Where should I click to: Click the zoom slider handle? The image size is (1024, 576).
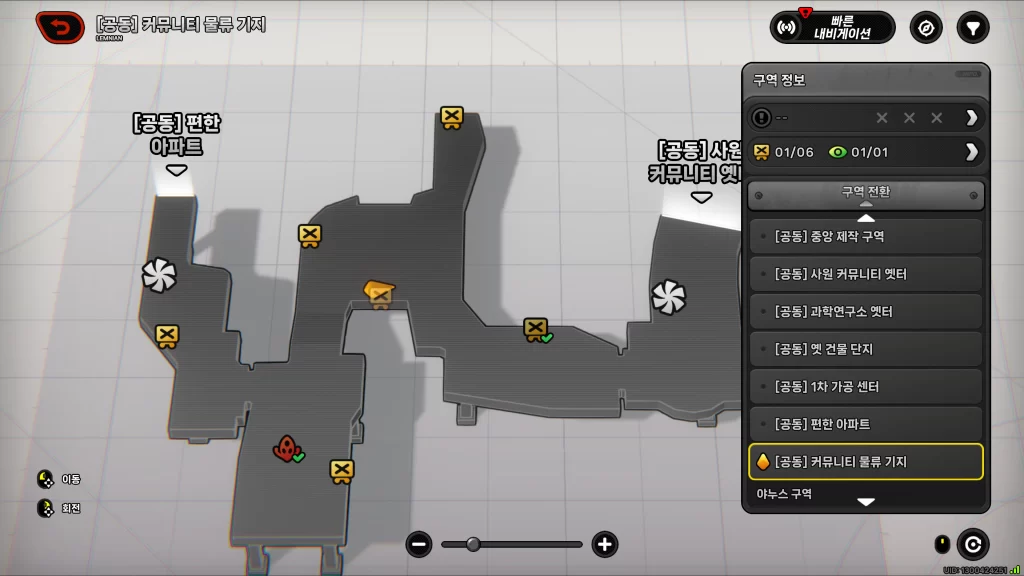point(473,544)
